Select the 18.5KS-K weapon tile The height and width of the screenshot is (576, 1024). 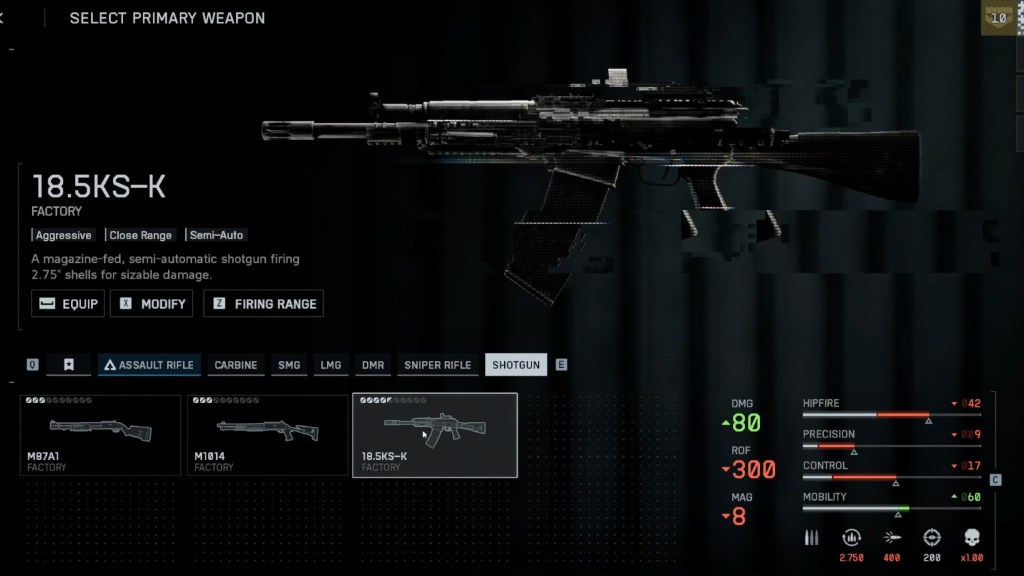point(435,435)
